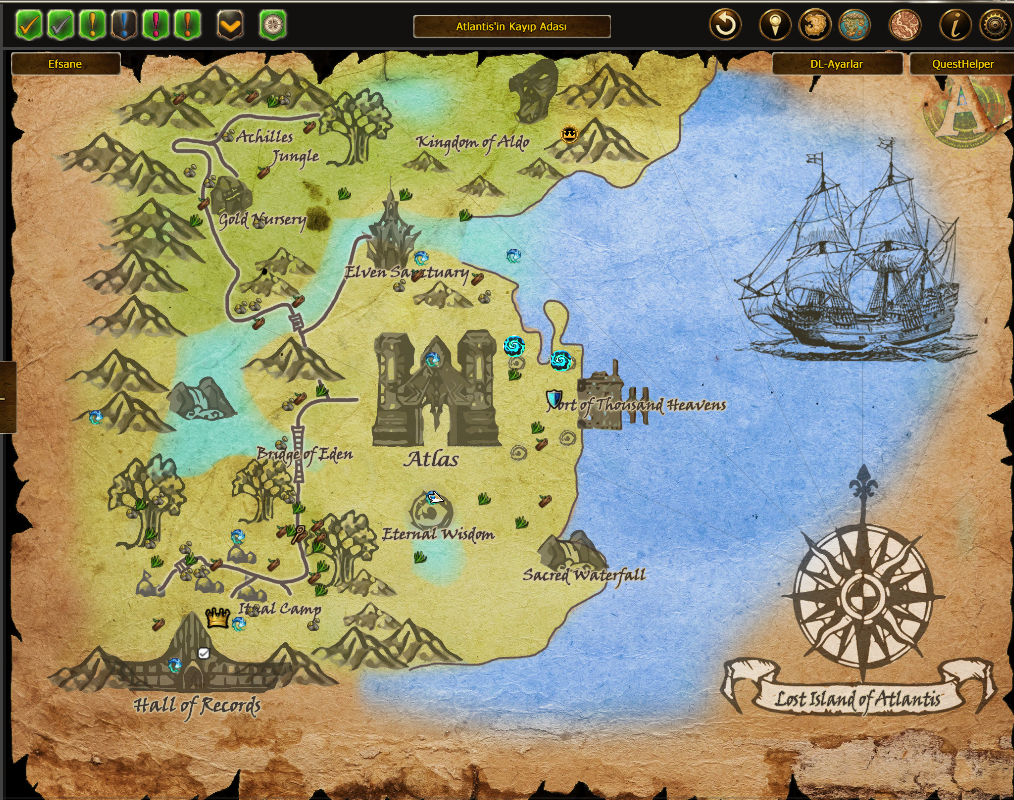Open the parchment region map icon

coord(815,24)
